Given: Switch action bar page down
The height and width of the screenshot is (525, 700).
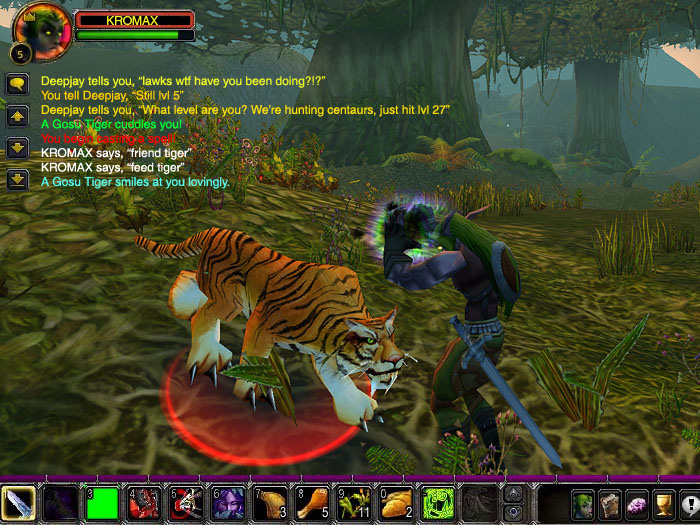Looking at the screenshot, I should pos(515,511).
